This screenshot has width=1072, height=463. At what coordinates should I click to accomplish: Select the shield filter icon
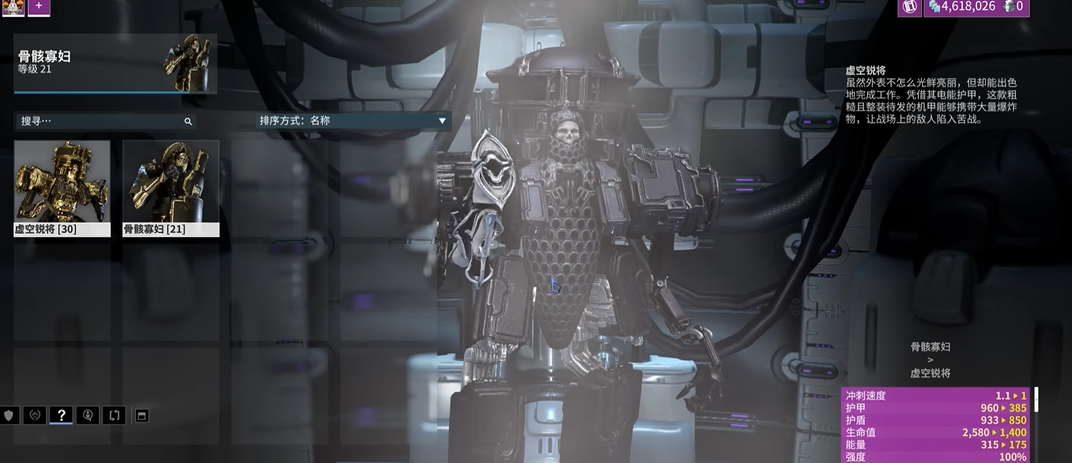[10, 415]
